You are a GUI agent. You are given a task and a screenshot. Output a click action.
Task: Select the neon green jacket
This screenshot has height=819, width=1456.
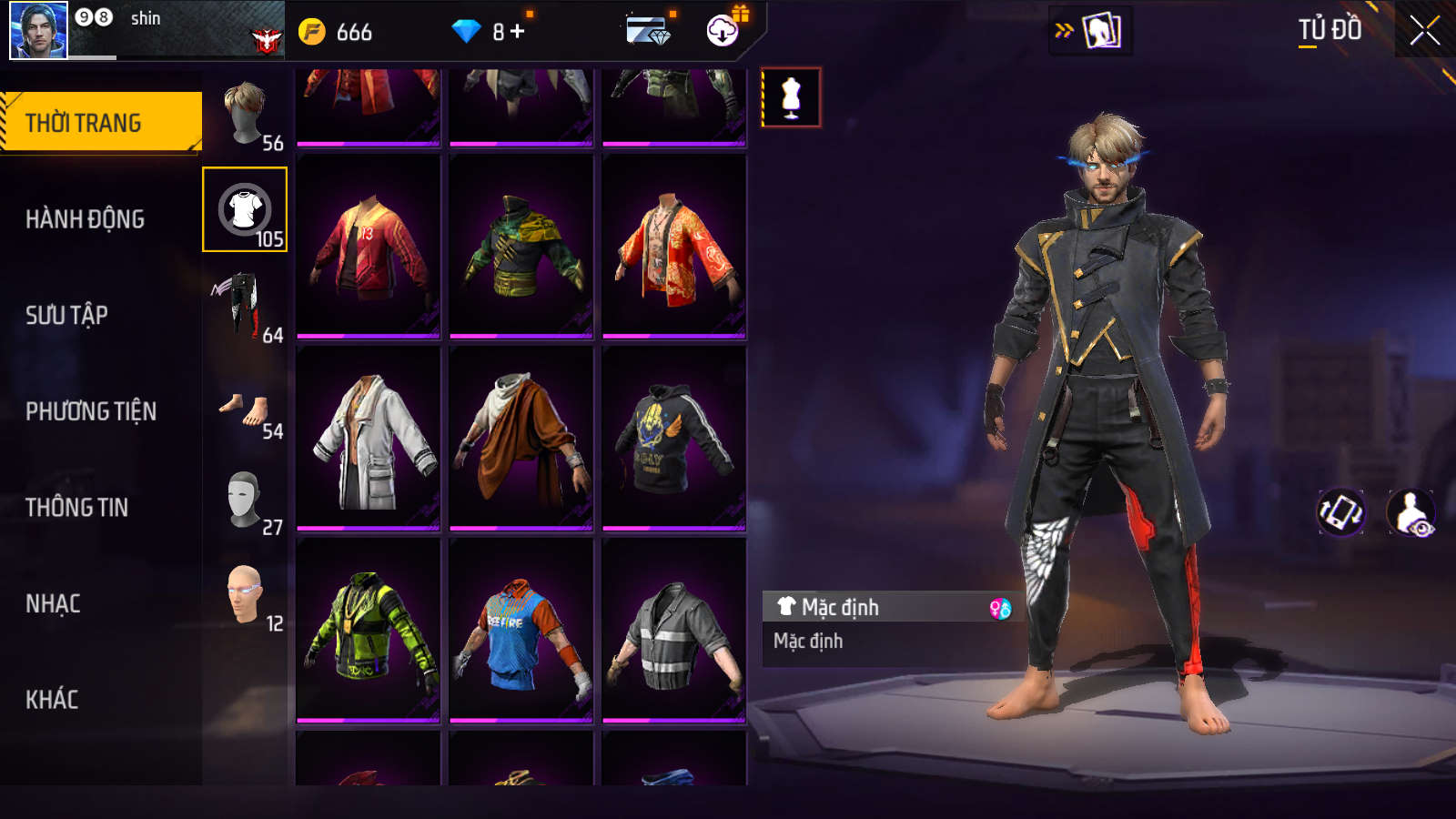[x=369, y=630]
